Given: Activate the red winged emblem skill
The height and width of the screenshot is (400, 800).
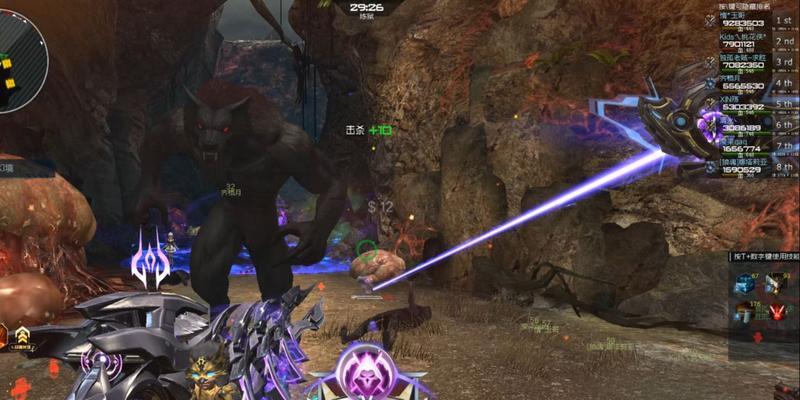Looking at the screenshot, I should click(x=778, y=314).
